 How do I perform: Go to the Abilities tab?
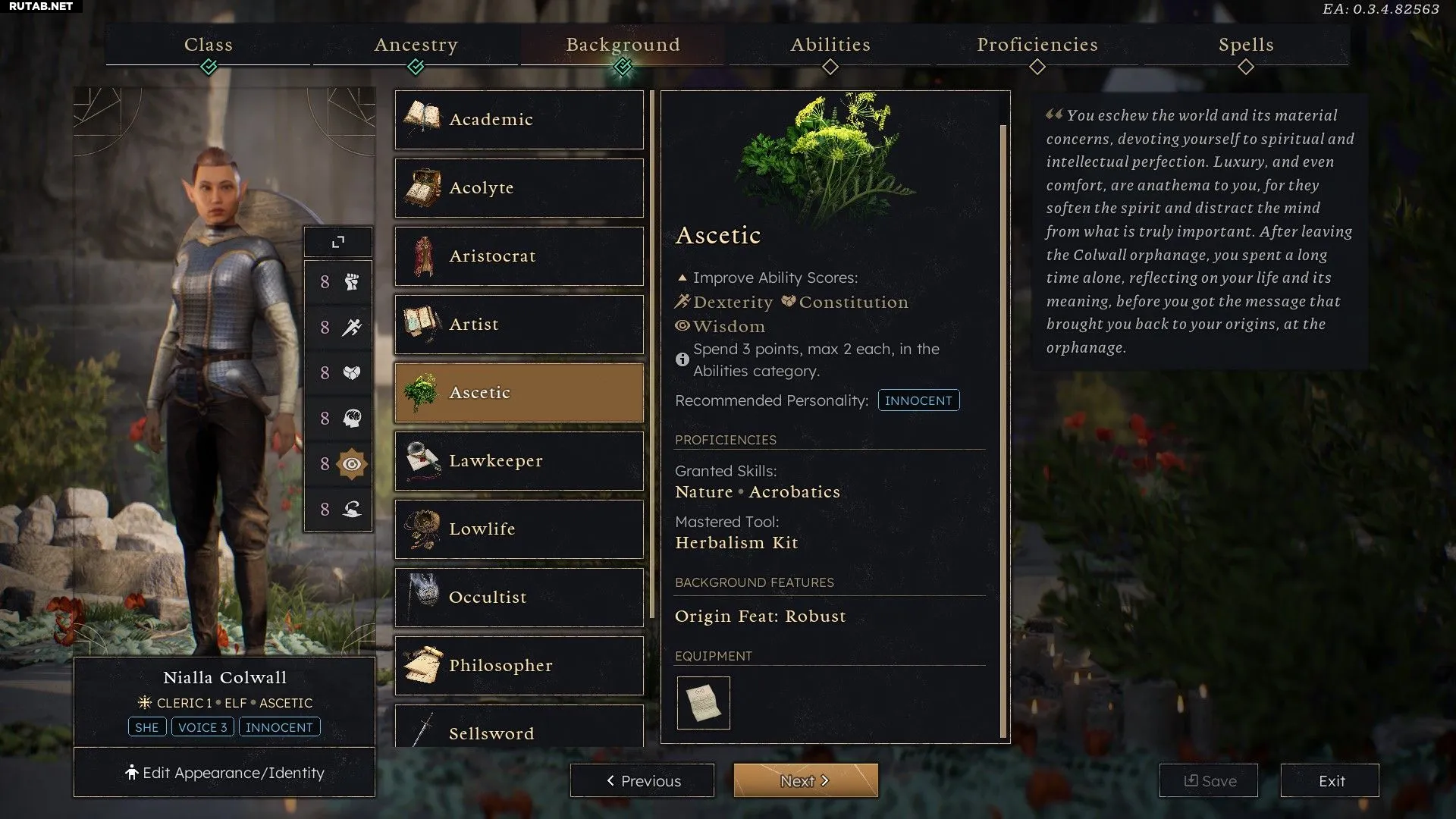coord(830,45)
